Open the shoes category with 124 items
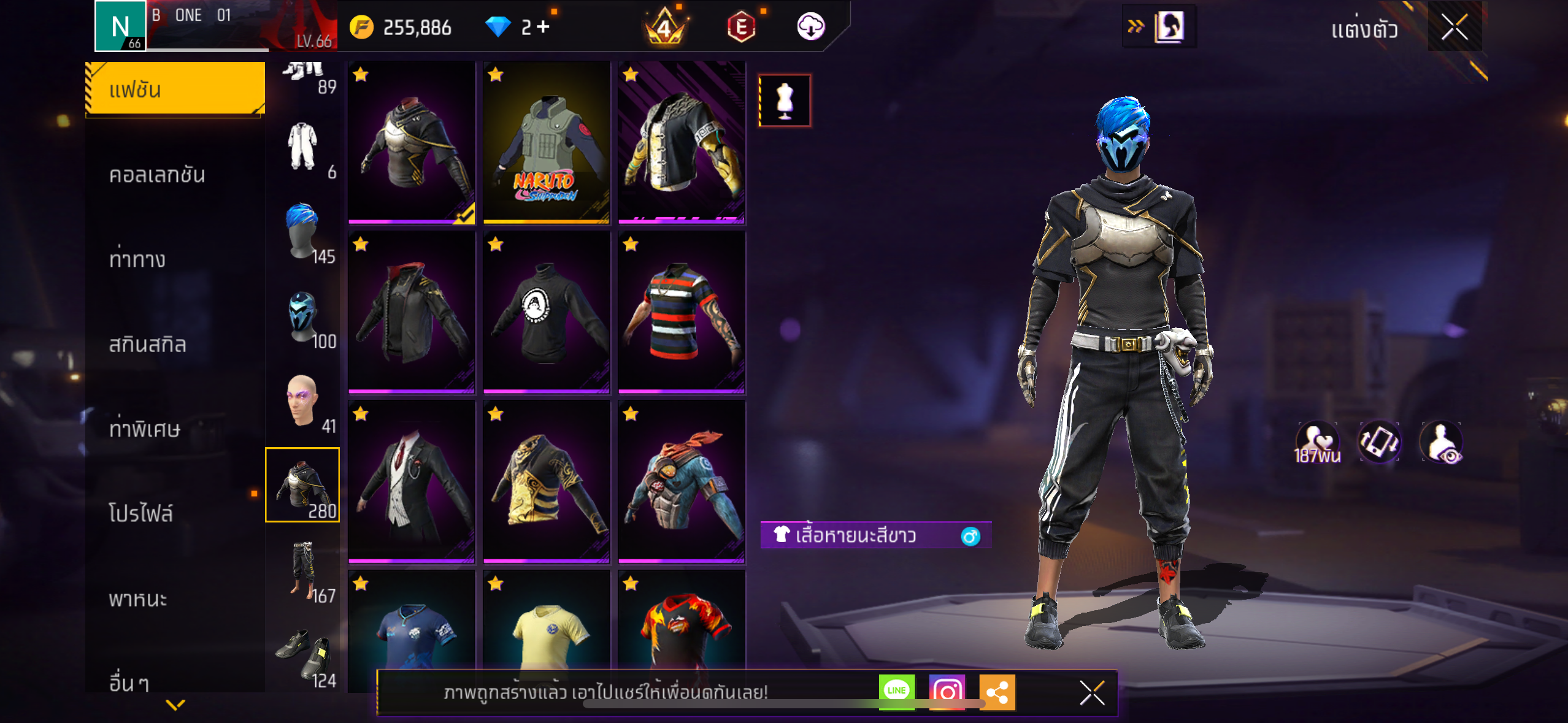 (302, 656)
